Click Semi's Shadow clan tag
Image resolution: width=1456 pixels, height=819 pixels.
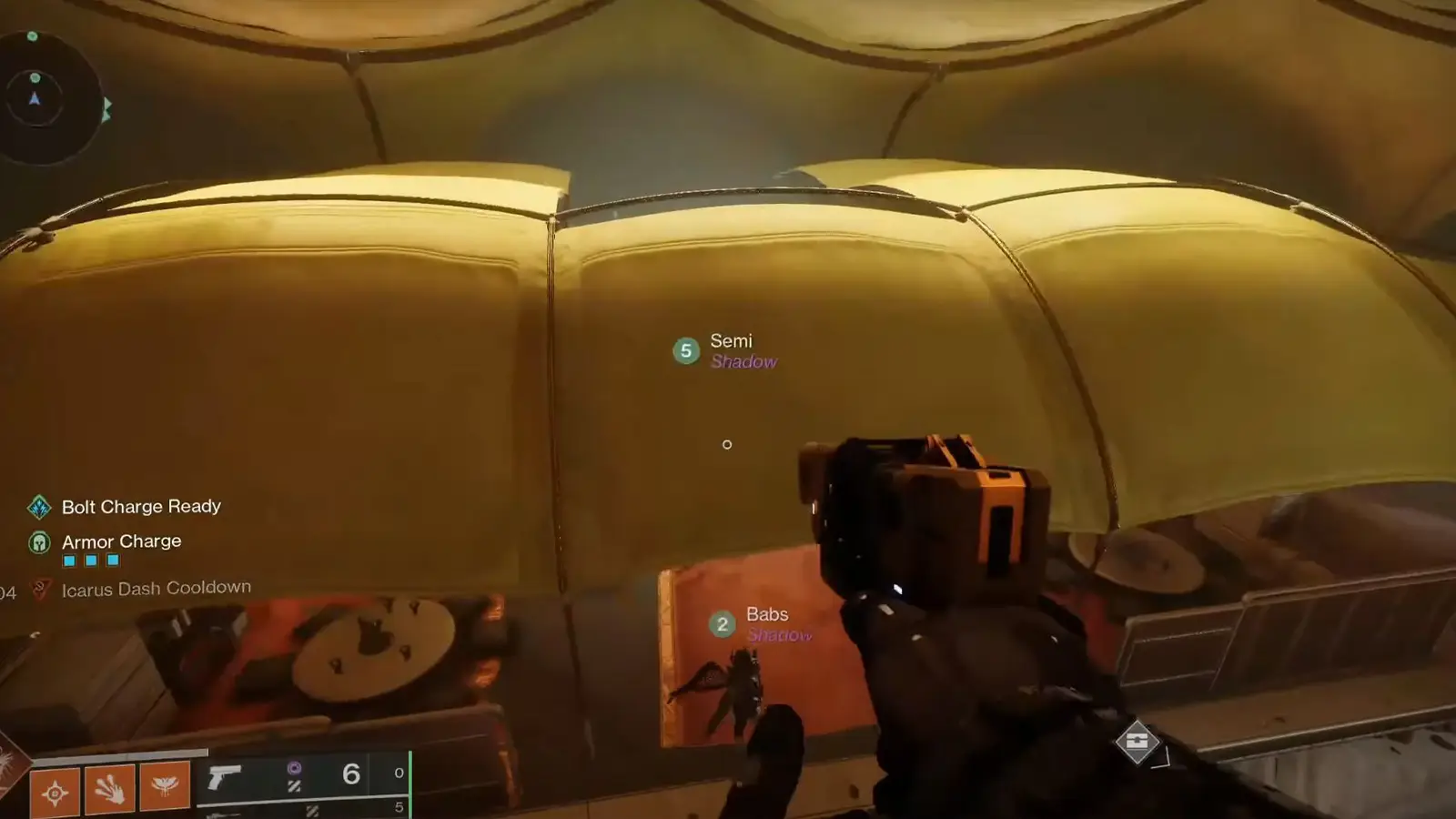click(x=744, y=362)
